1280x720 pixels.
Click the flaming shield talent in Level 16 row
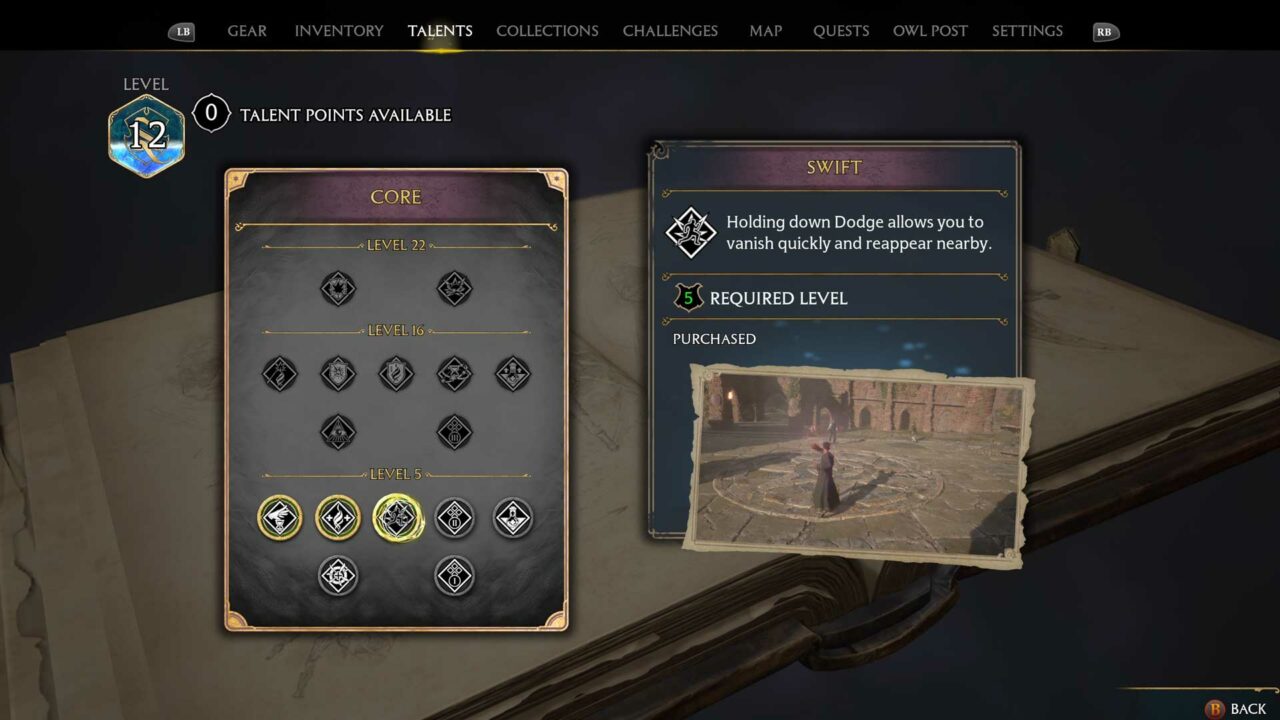396,374
